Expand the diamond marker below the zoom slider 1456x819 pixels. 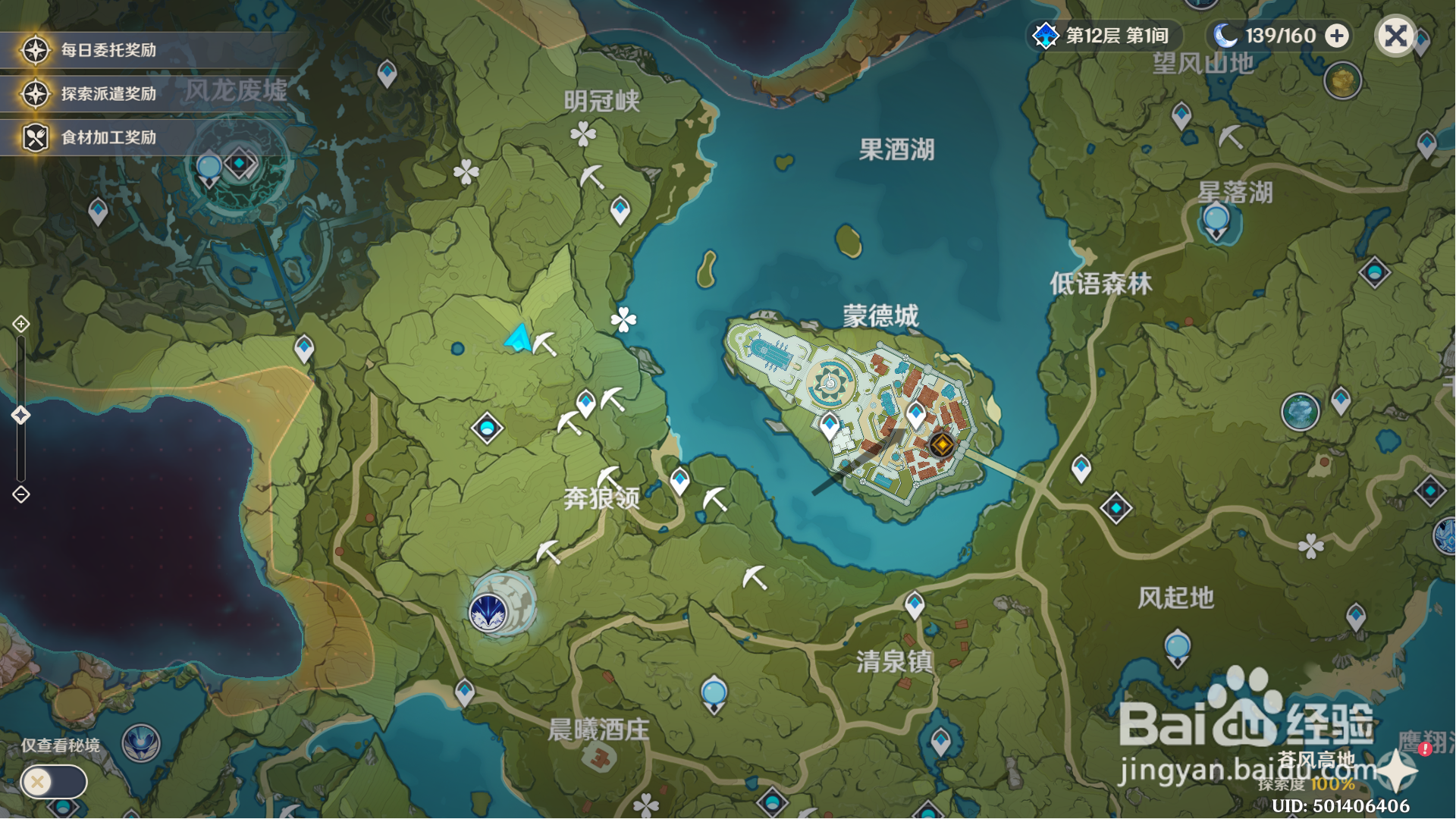click(20, 494)
